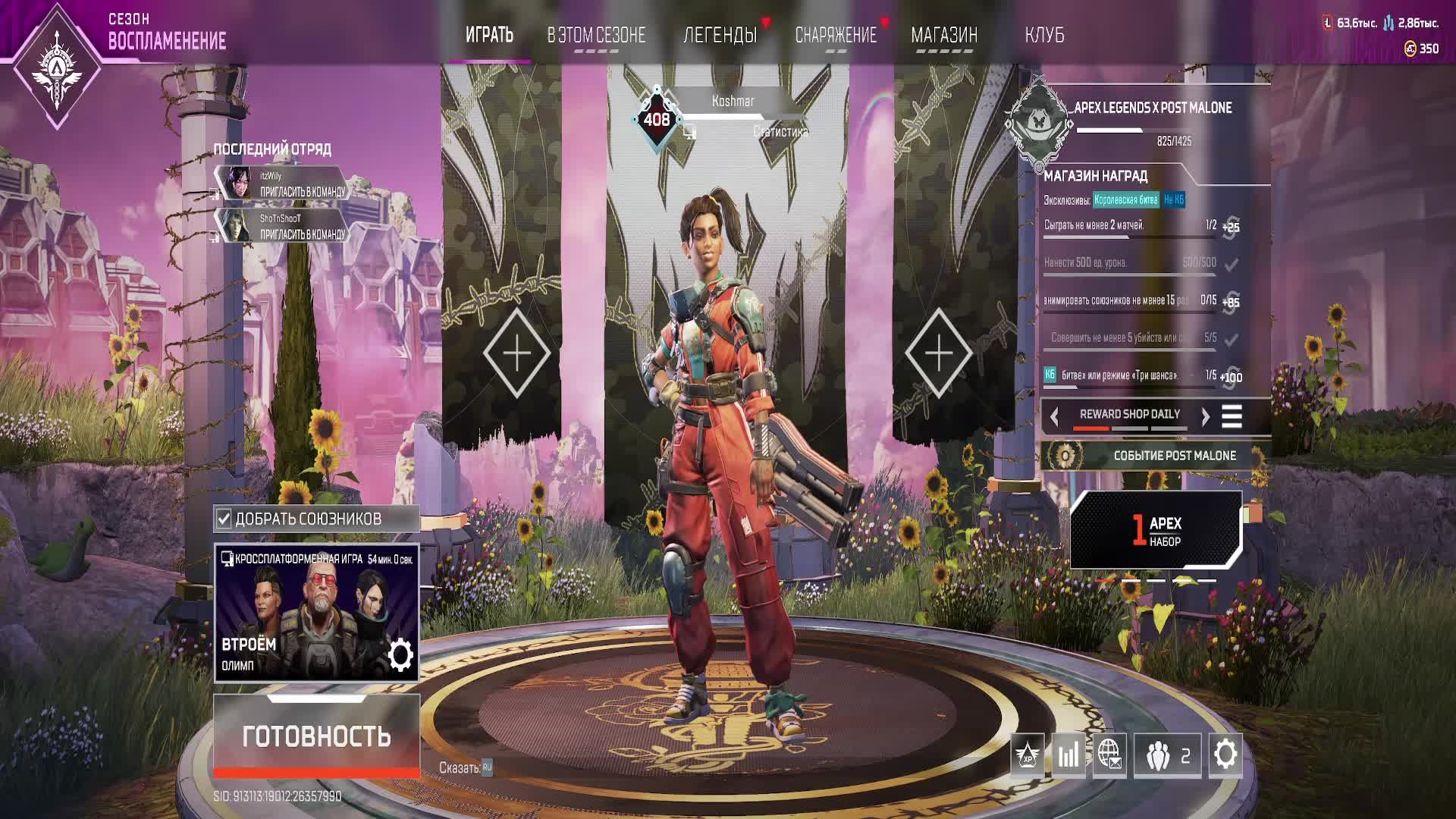
Task: Show previous Reward Shop challenge page
Action: coord(1054,416)
